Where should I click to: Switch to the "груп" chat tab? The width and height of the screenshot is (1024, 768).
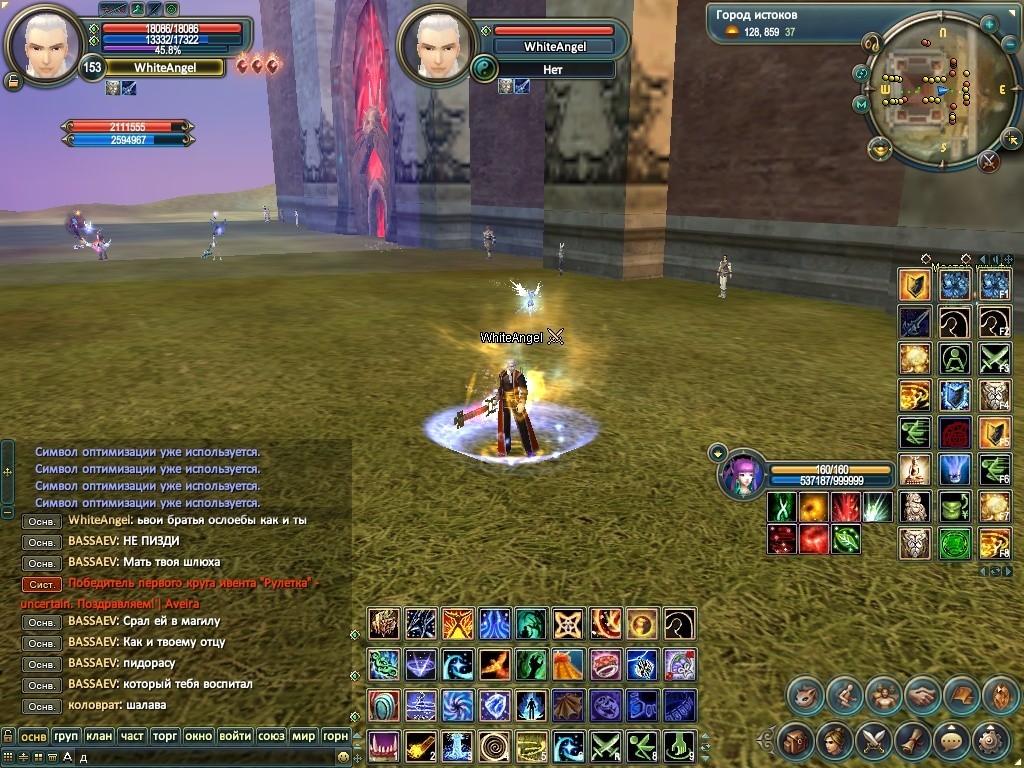pyautogui.click(x=66, y=736)
